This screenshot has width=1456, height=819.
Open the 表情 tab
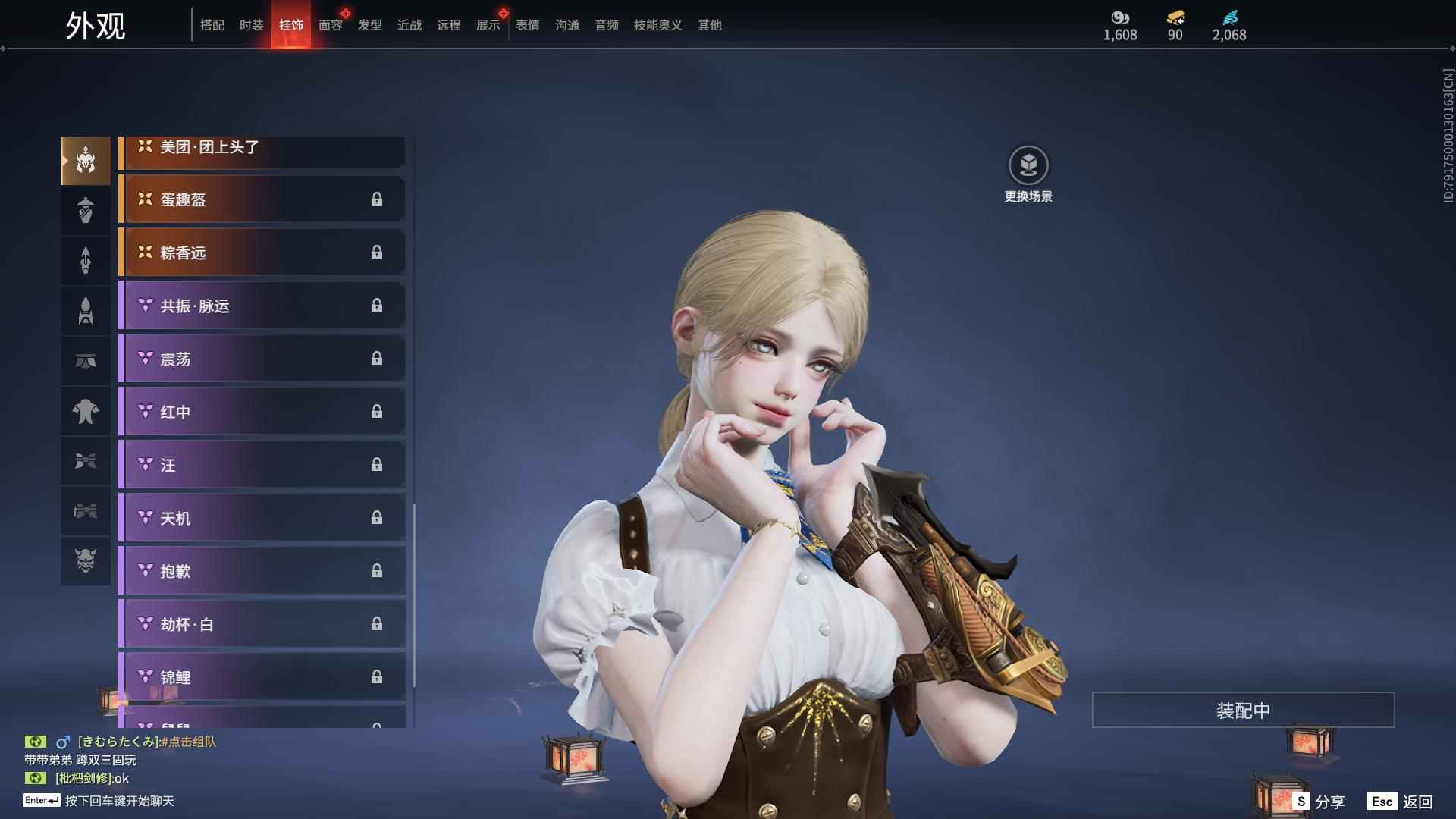point(528,25)
